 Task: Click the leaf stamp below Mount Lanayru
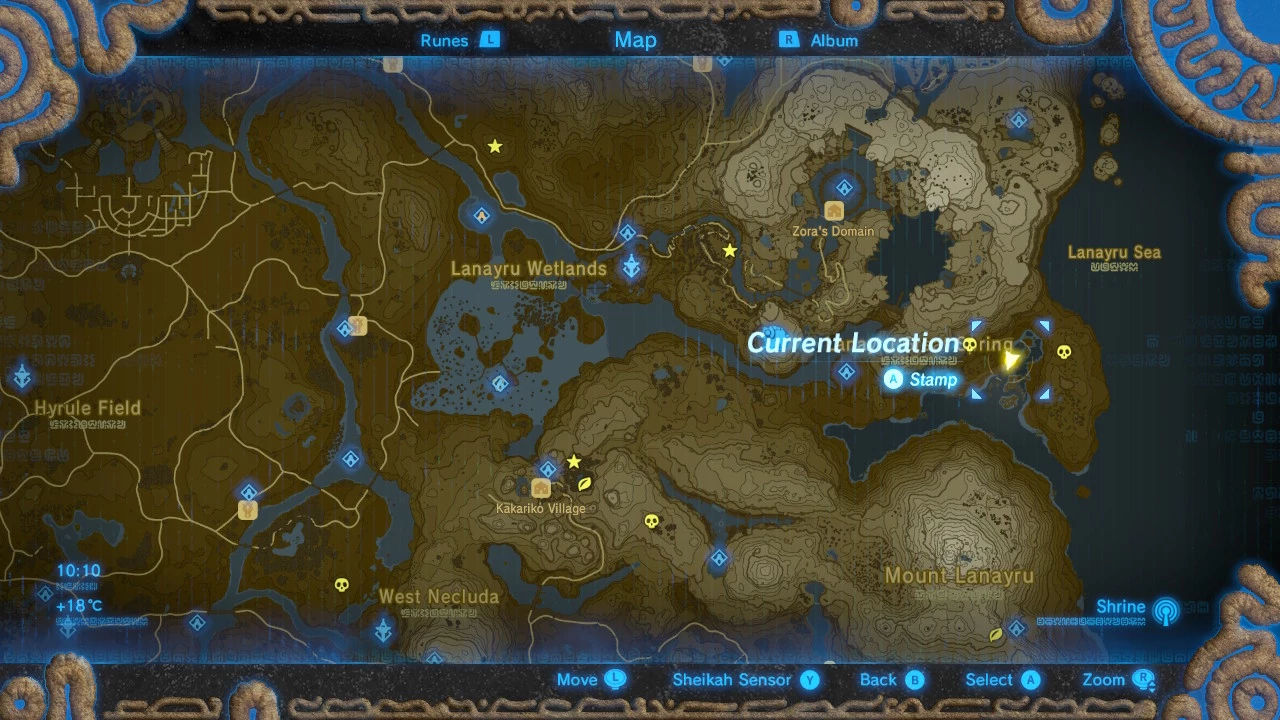click(996, 635)
